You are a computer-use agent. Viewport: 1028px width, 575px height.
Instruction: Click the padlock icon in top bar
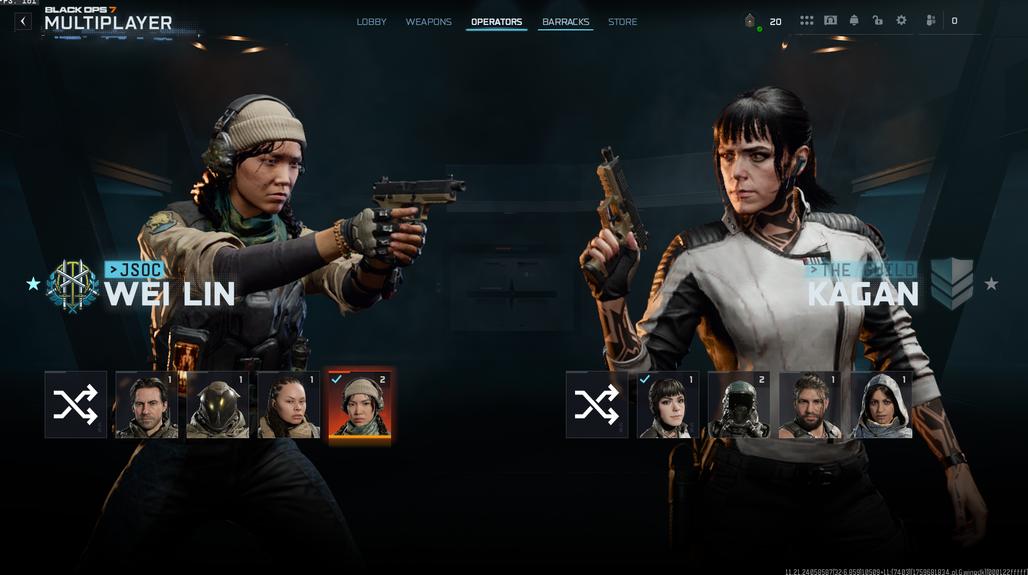[x=877, y=21]
